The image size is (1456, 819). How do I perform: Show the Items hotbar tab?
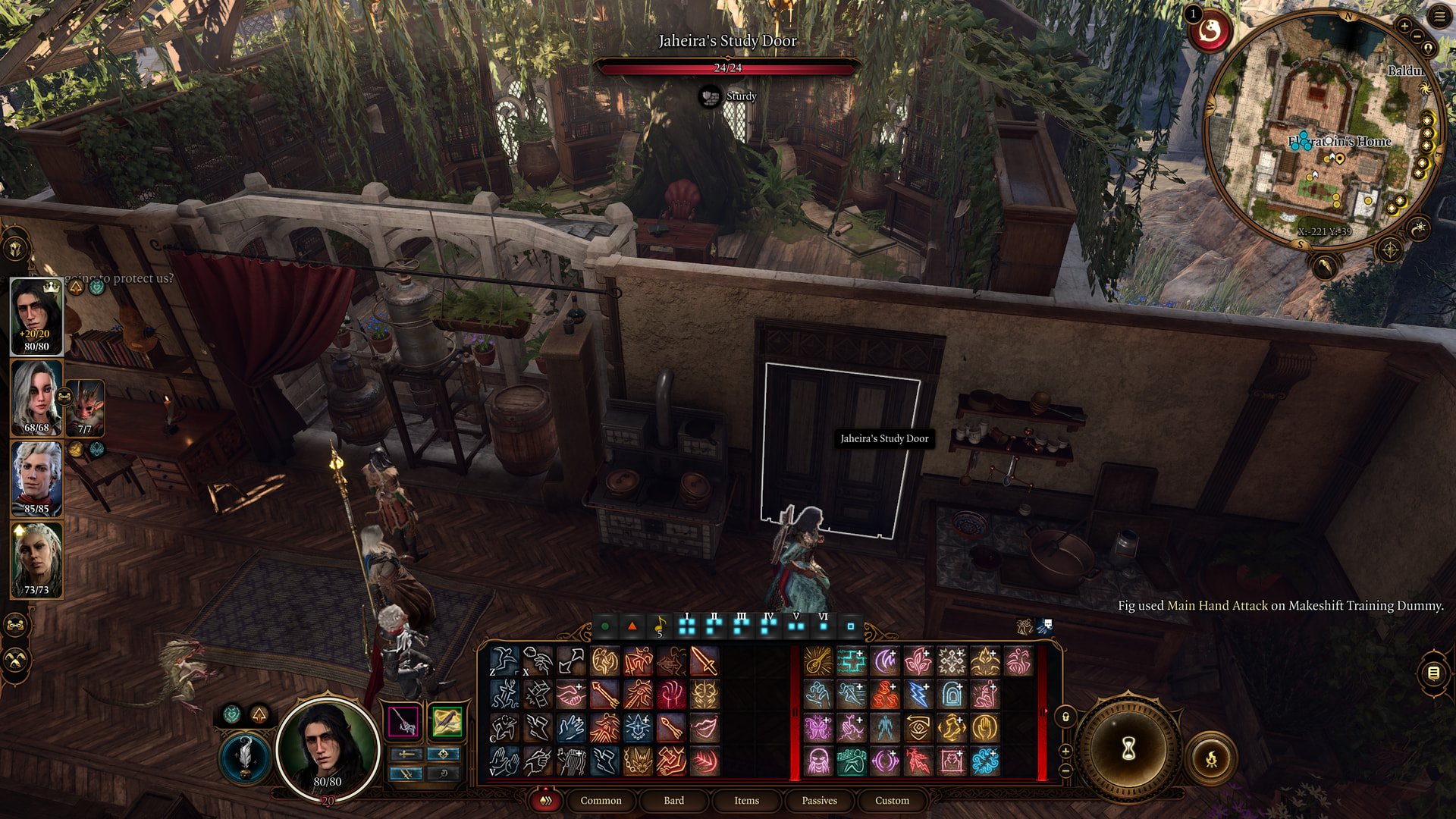point(746,800)
